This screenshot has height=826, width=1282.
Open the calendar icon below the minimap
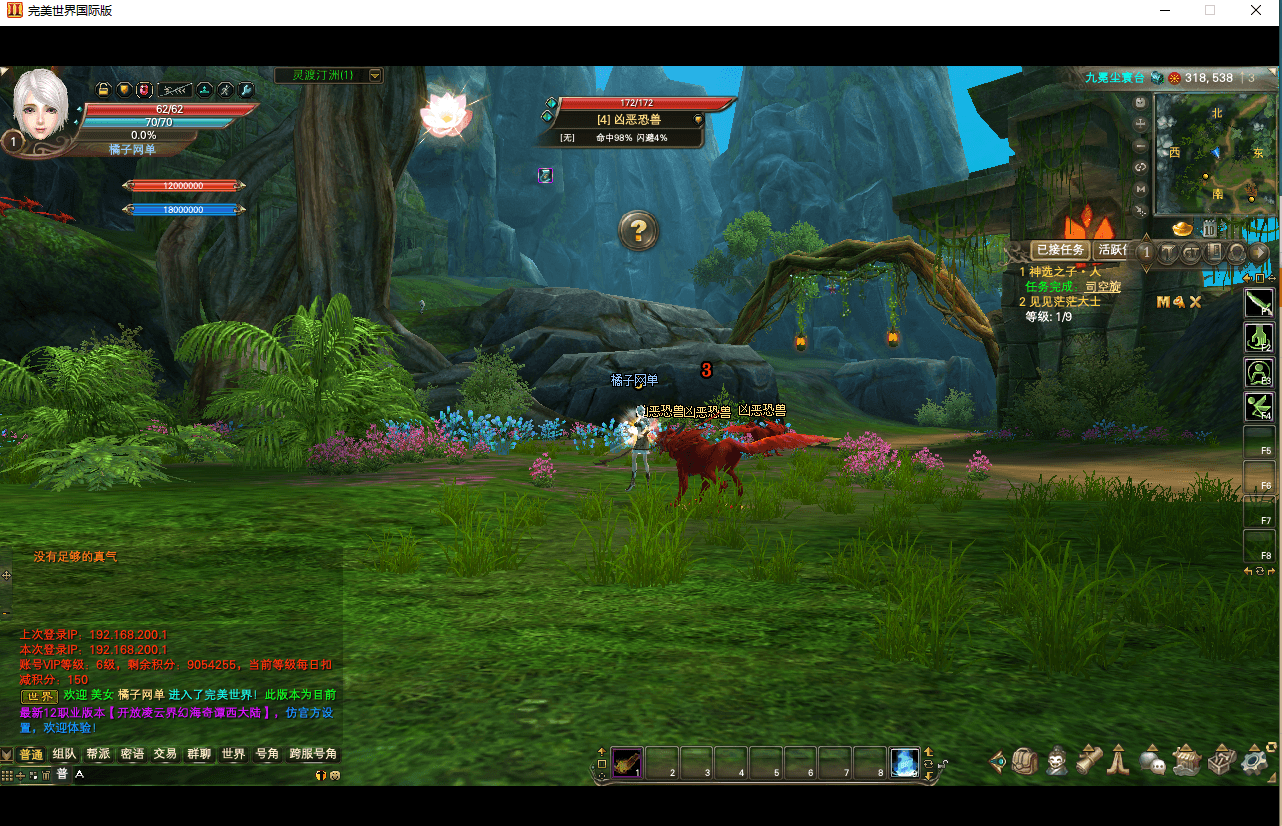click(1208, 229)
